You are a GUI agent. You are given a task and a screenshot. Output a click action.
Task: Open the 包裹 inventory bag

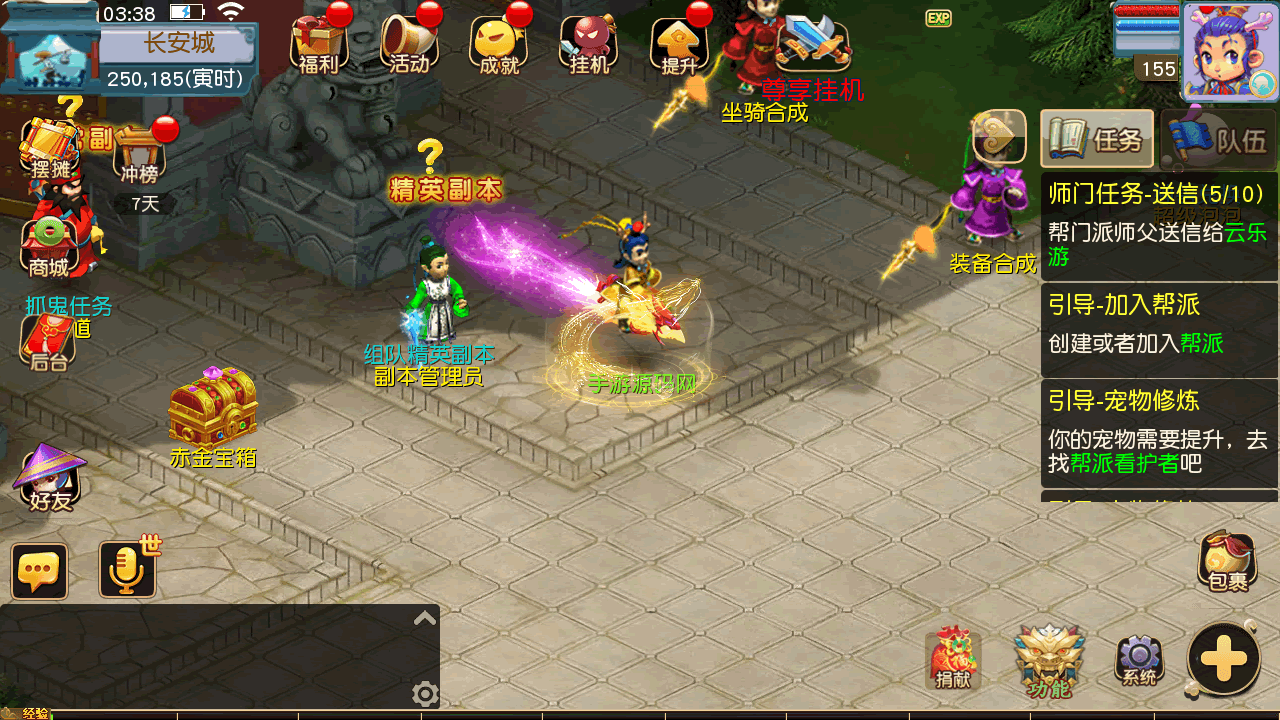tap(1227, 560)
